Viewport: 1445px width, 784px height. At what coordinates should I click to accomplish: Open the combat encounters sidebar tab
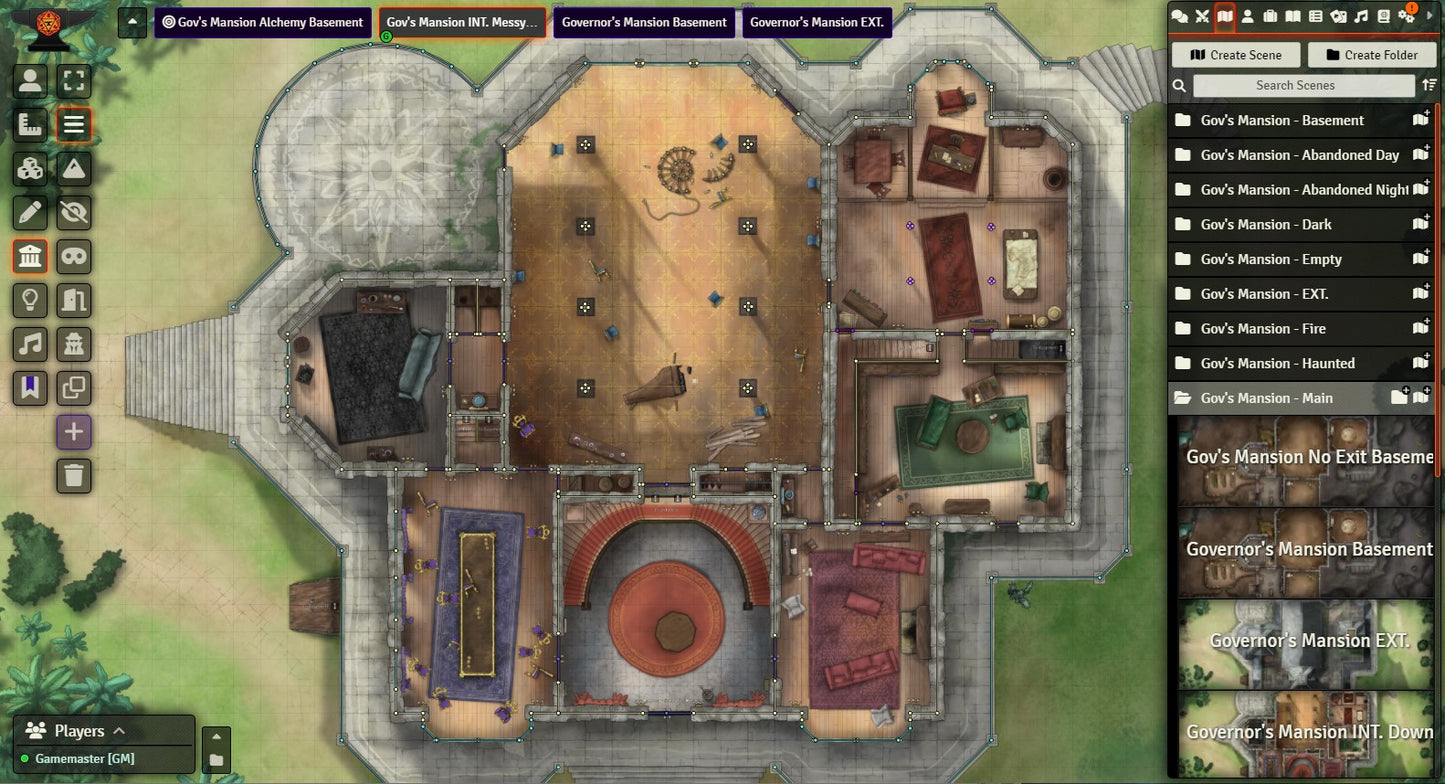(1202, 16)
